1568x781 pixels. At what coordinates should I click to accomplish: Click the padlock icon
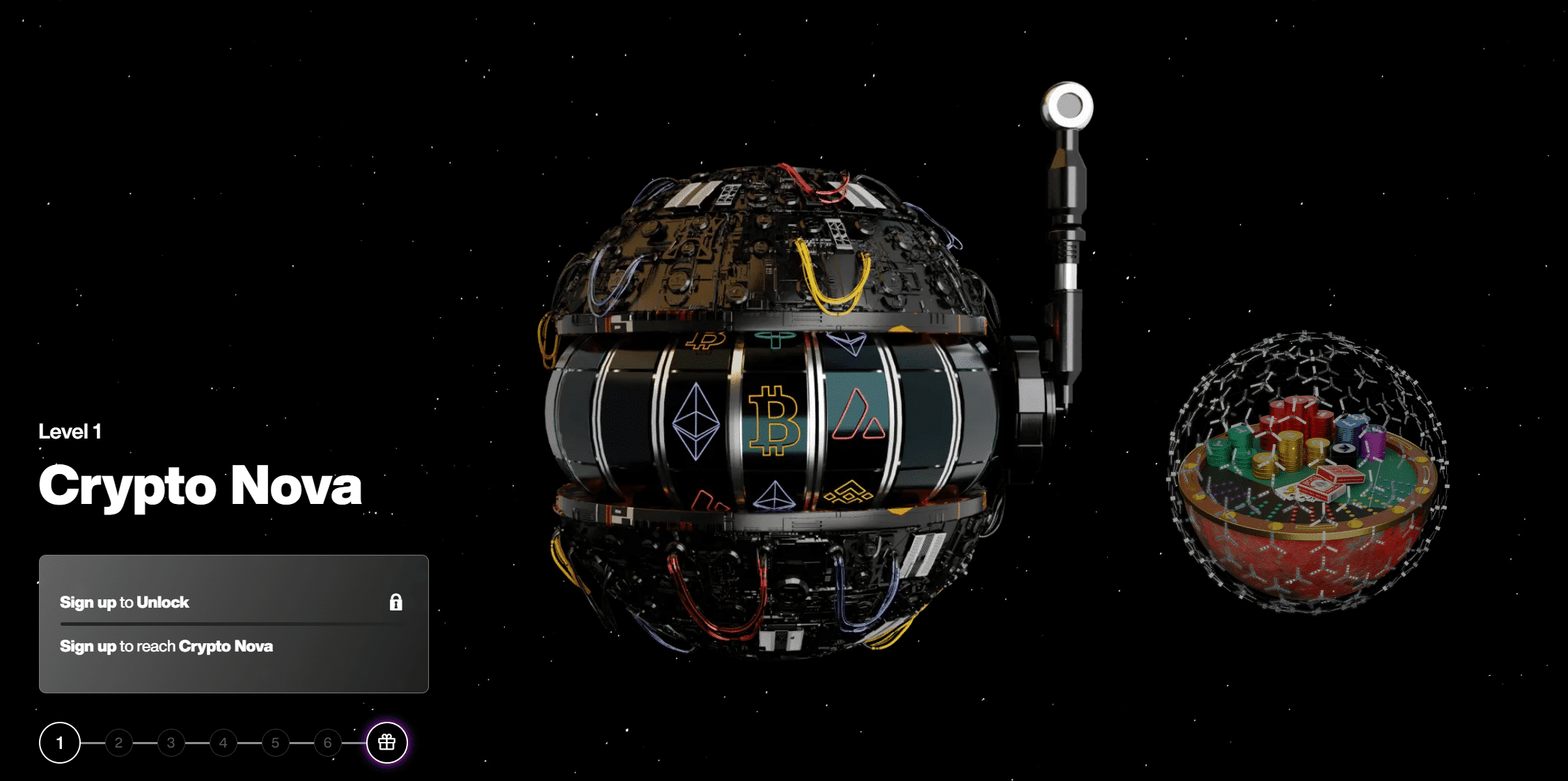[396, 602]
